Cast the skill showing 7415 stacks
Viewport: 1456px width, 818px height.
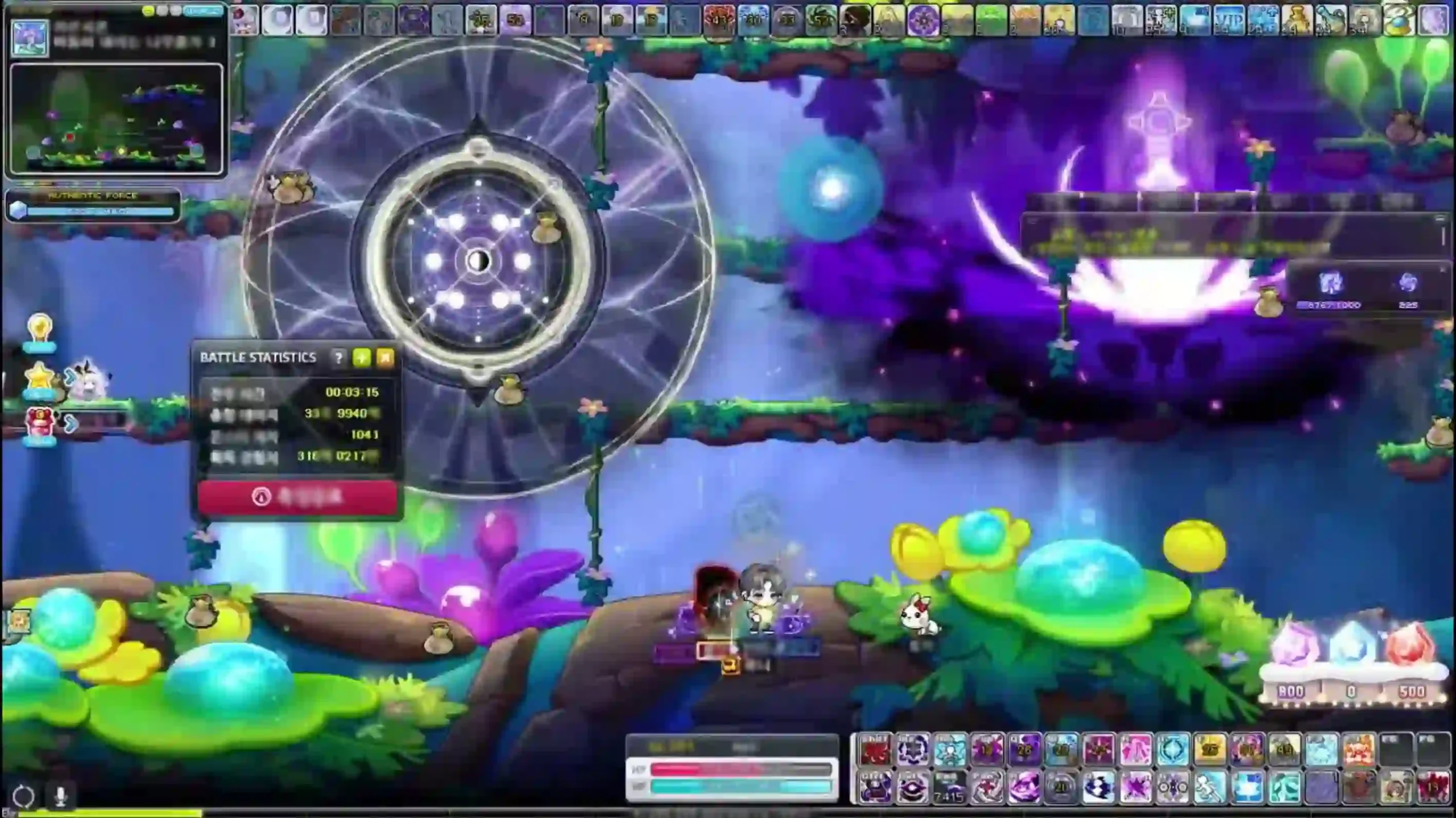coord(950,787)
